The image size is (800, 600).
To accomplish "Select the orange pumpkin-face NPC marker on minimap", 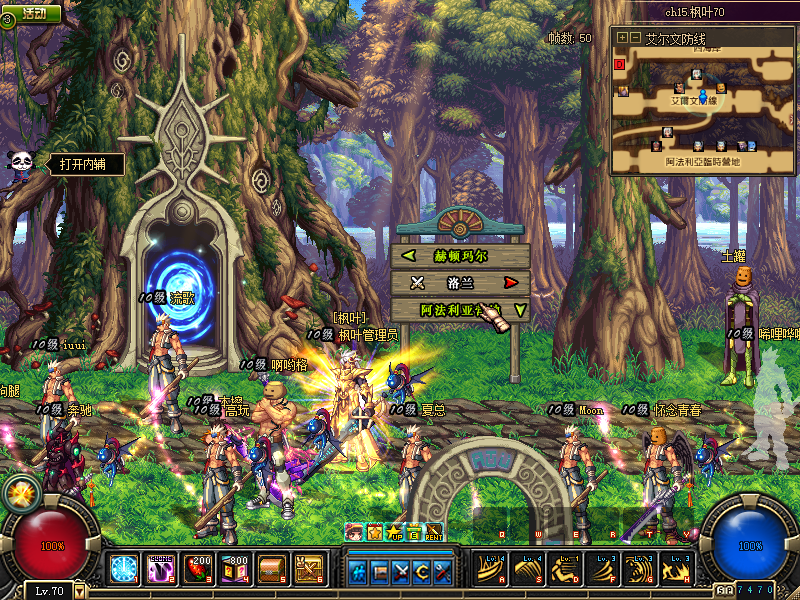I will tap(721, 89).
